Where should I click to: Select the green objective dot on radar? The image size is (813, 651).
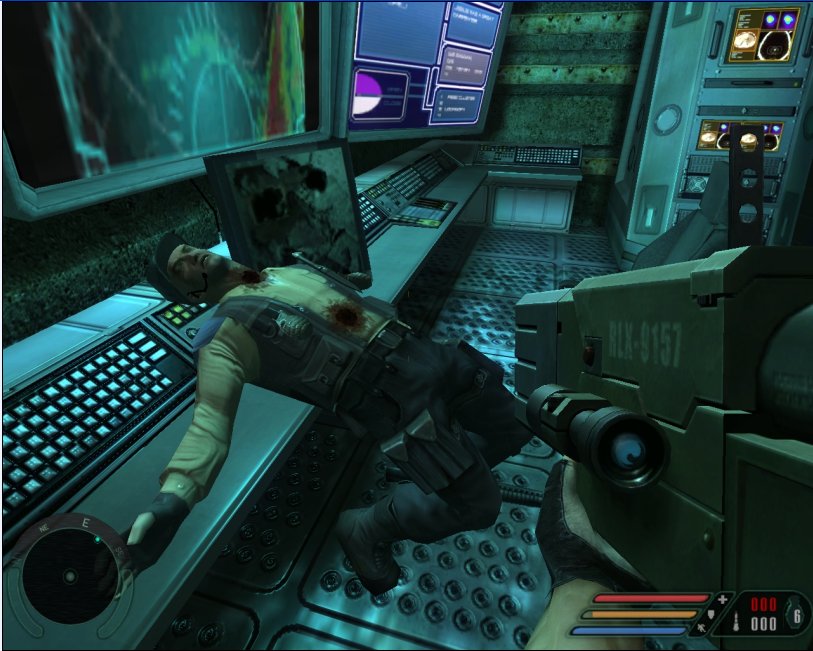(x=98, y=539)
